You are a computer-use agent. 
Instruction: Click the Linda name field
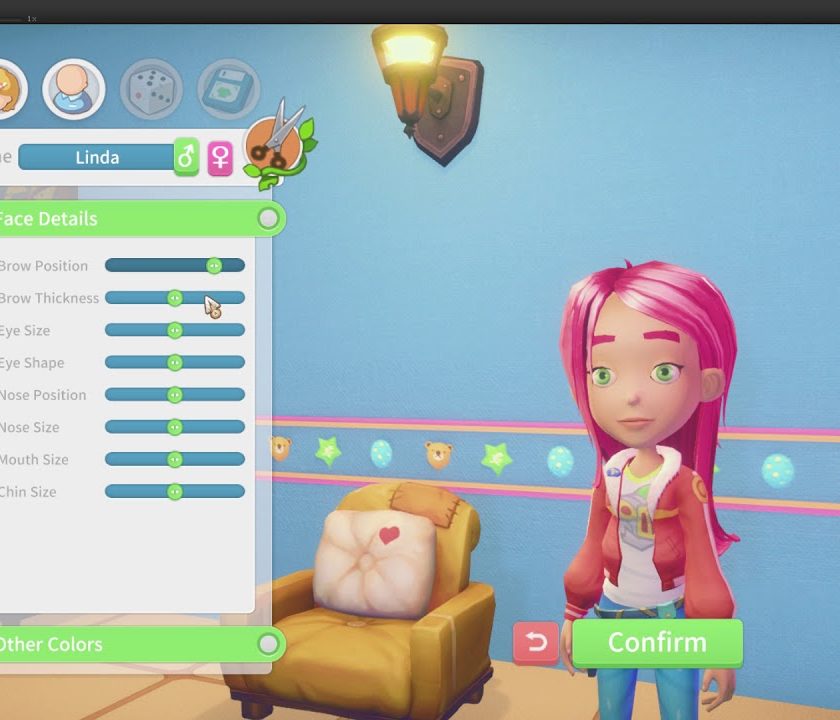coord(96,157)
